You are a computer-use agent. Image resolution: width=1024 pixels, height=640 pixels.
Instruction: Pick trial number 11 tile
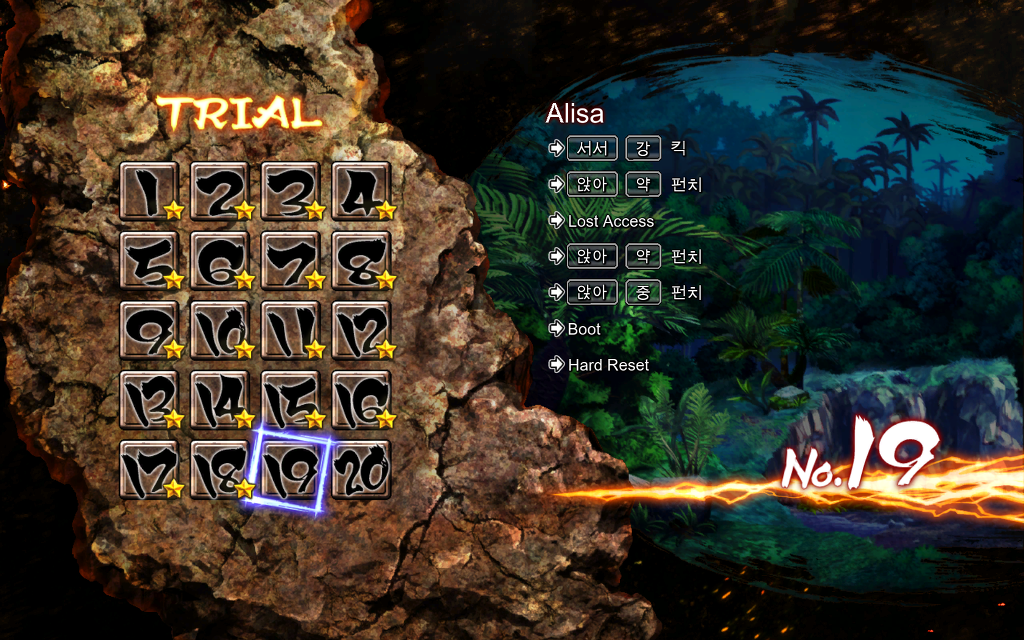tap(291, 330)
